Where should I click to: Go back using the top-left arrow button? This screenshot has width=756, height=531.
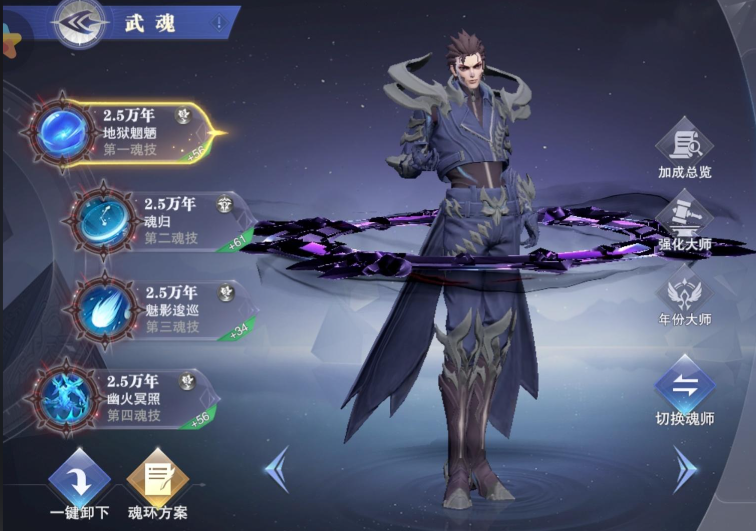[x=82, y=24]
